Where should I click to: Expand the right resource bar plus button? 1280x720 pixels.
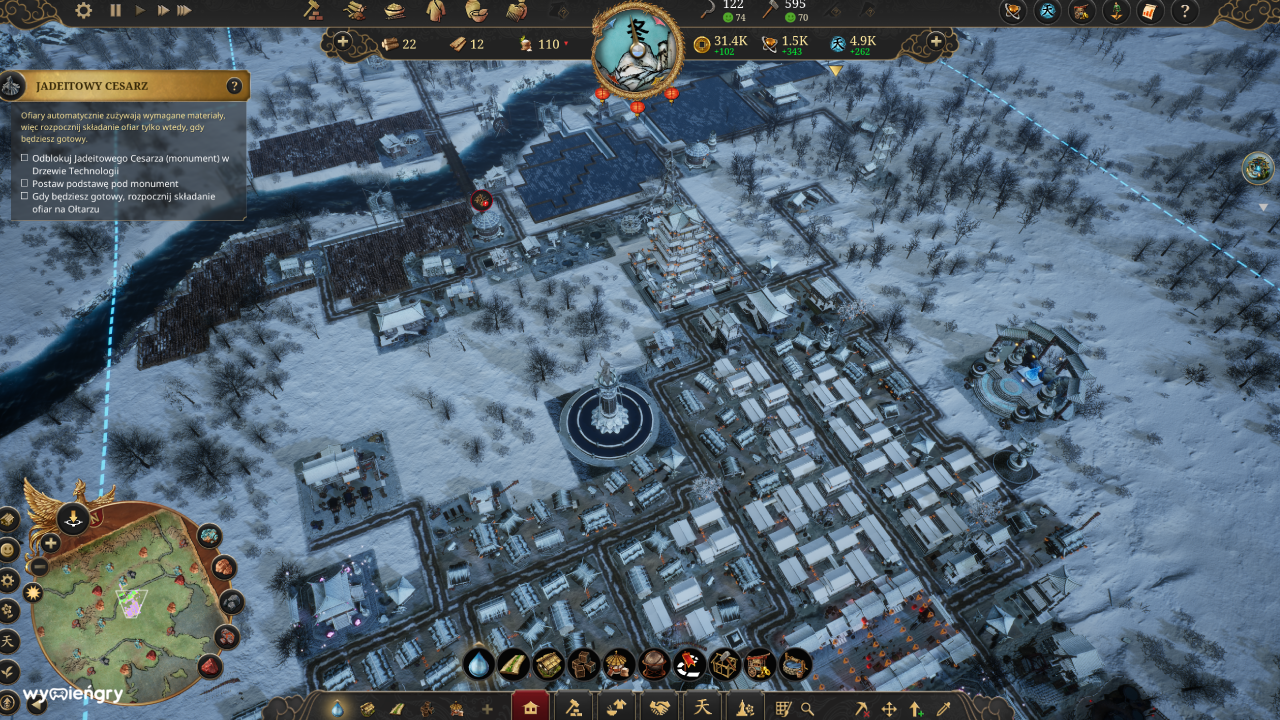click(x=935, y=43)
